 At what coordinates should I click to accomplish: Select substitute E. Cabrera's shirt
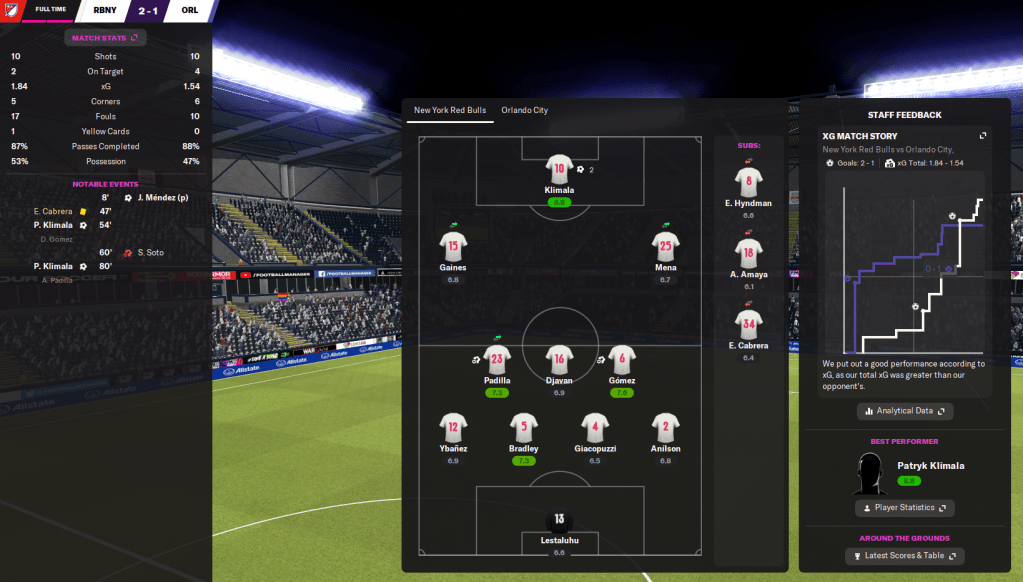tap(749, 323)
